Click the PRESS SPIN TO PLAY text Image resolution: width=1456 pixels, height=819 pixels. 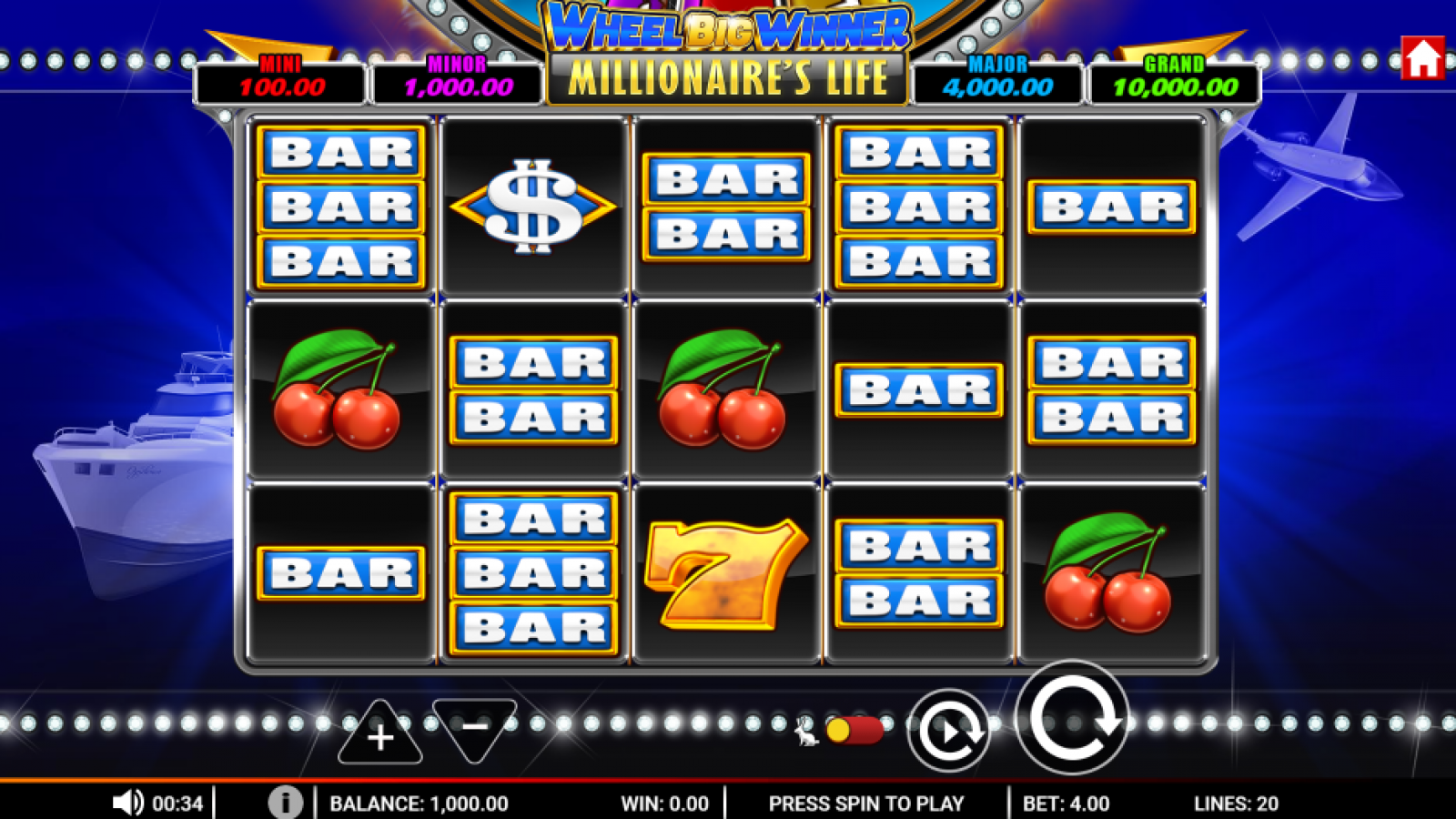coord(866,804)
